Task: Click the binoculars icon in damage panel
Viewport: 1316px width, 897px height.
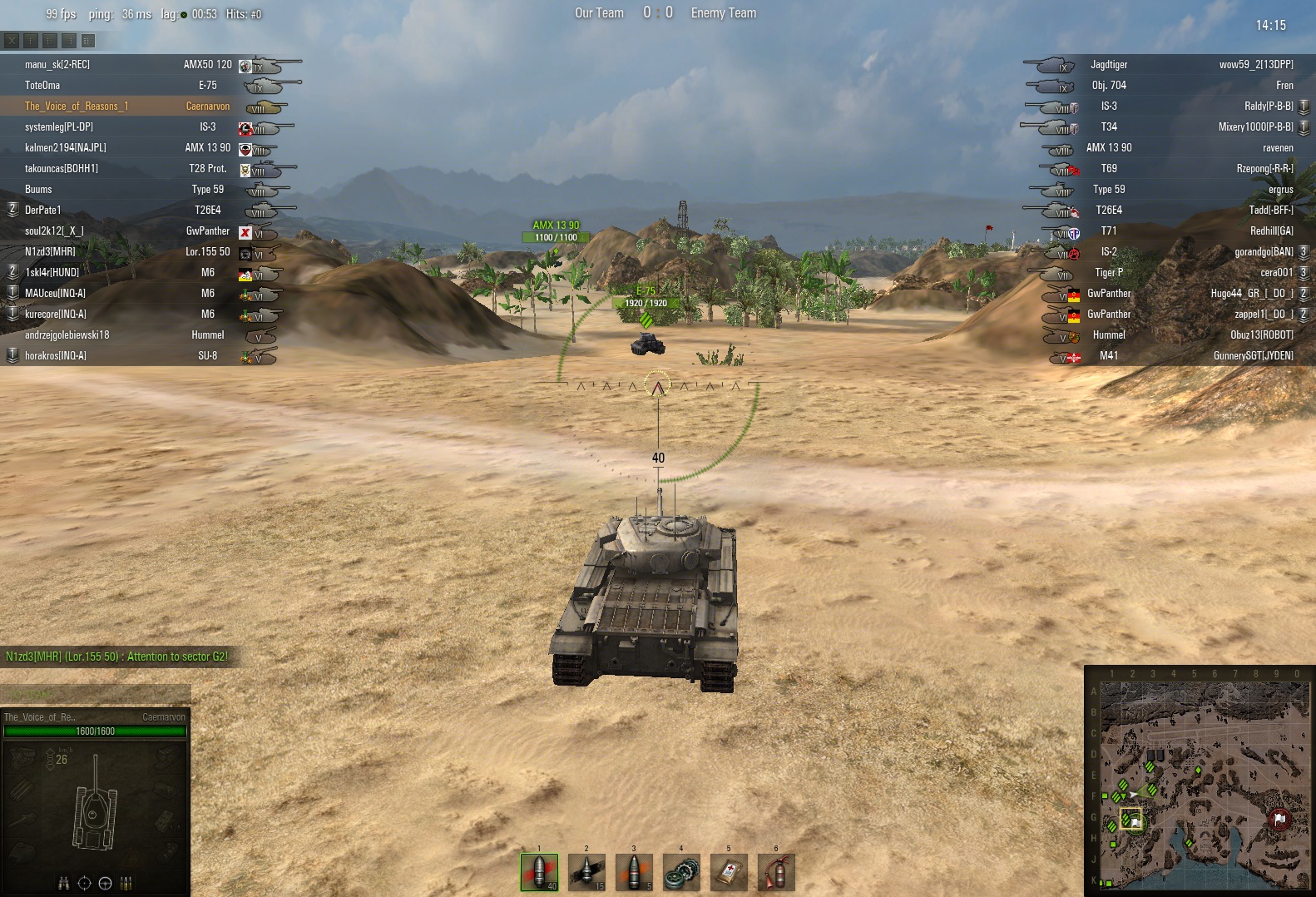Action: (x=64, y=884)
